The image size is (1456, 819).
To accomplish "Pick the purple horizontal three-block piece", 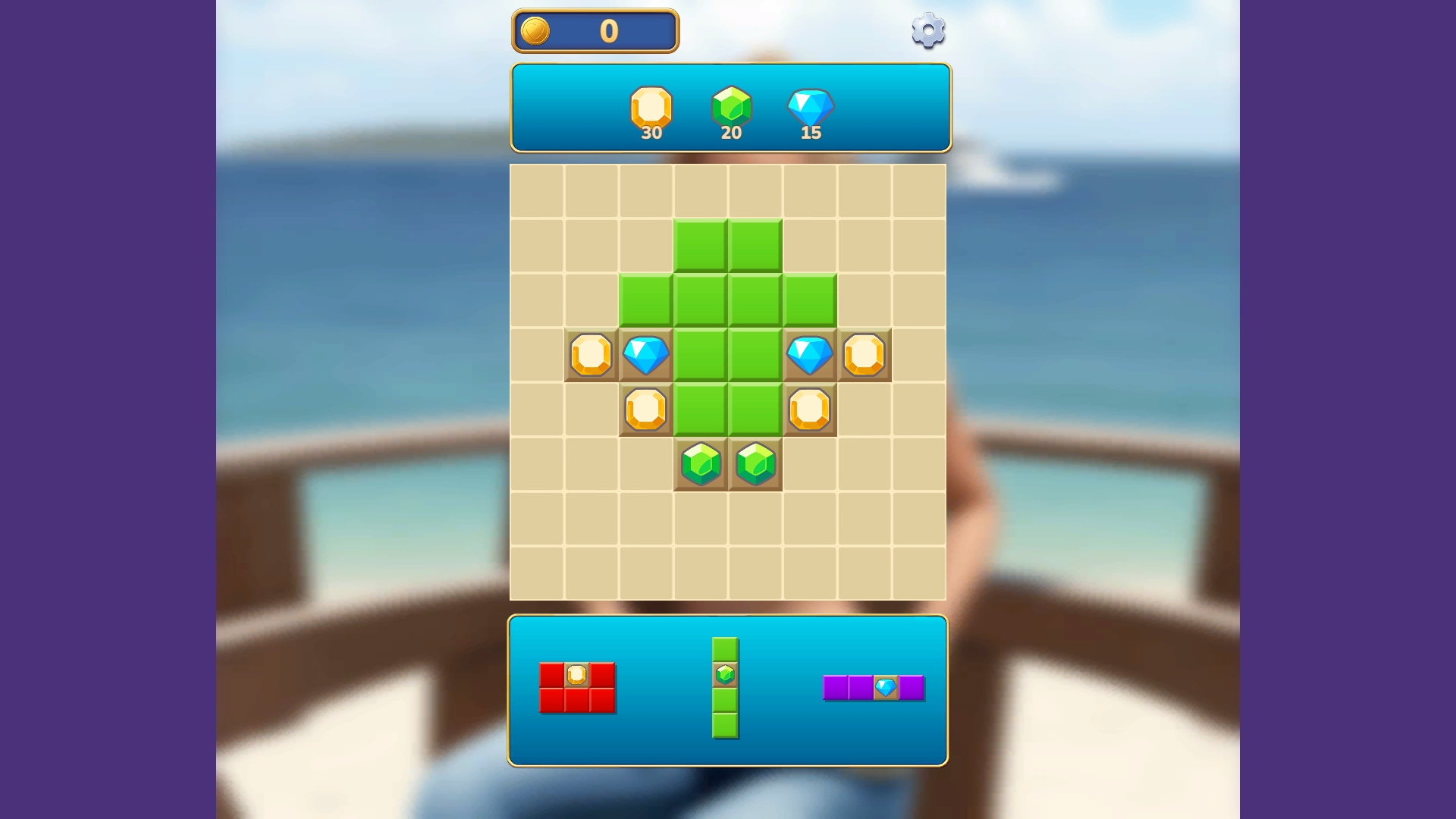I will 874,686.
